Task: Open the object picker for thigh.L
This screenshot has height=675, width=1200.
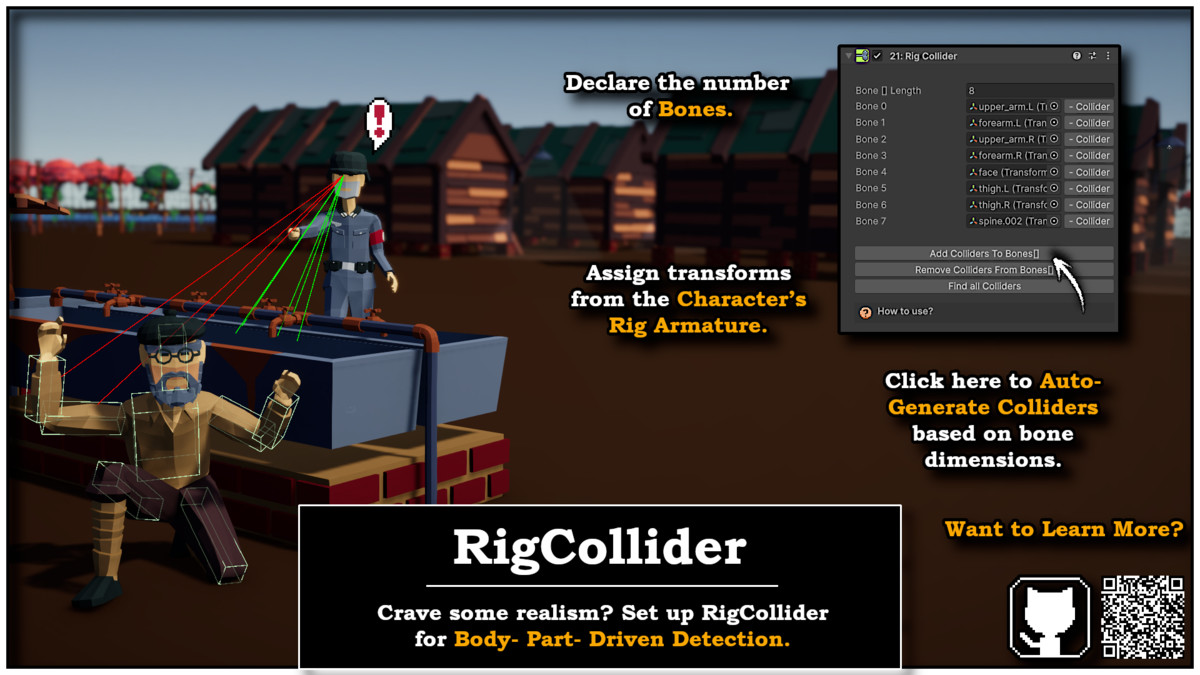Action: (1054, 188)
